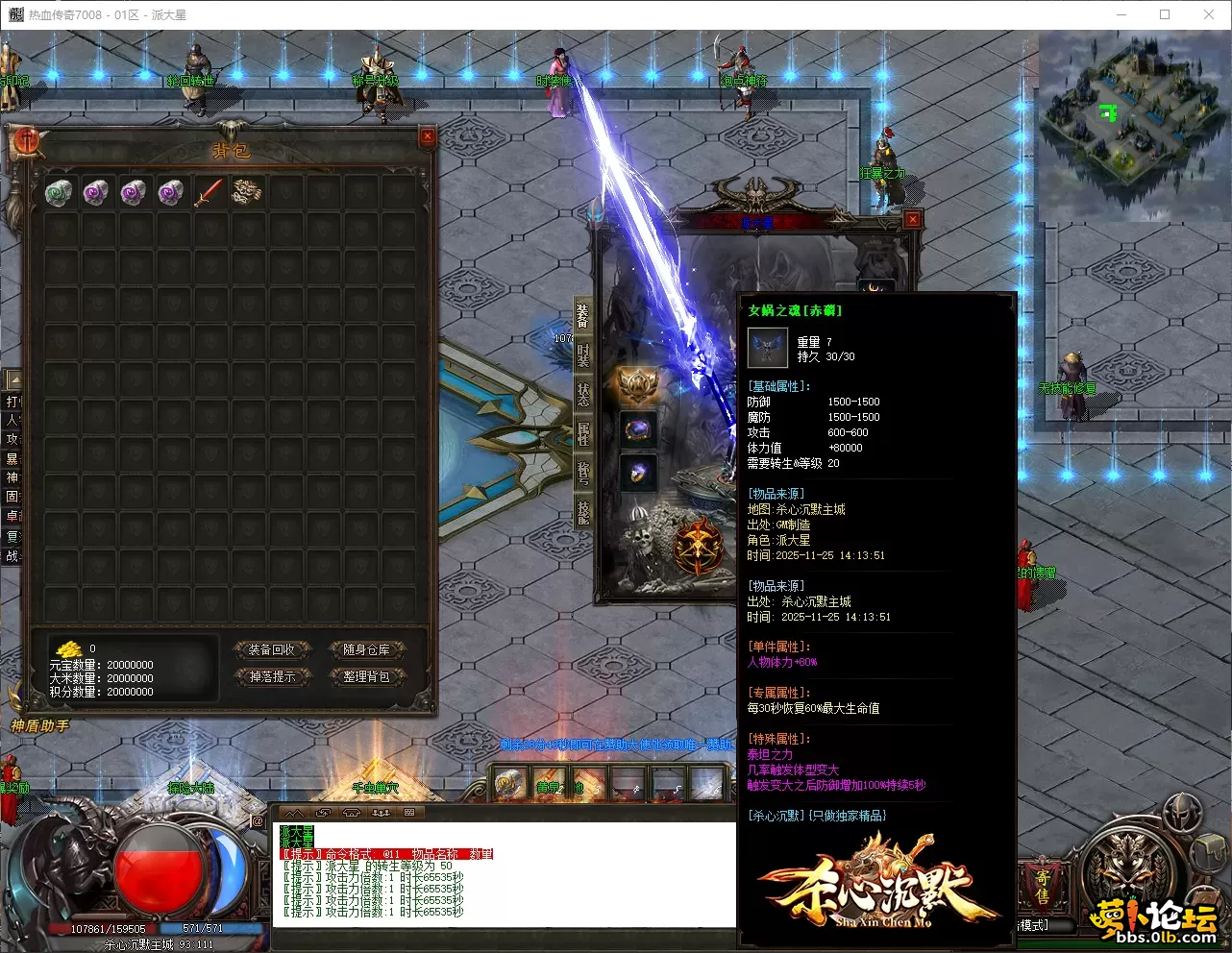
Task: Switch to the 称号 titles tab
Action: click(582, 472)
